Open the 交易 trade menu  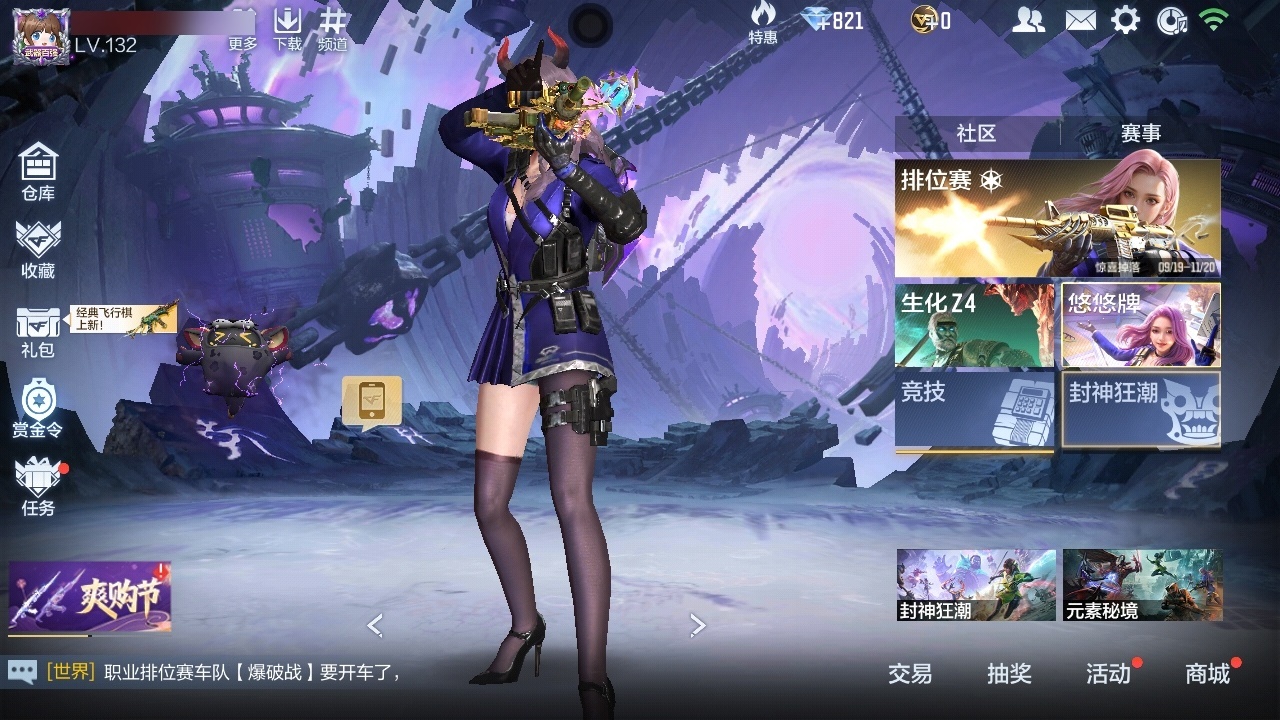pyautogui.click(x=910, y=674)
